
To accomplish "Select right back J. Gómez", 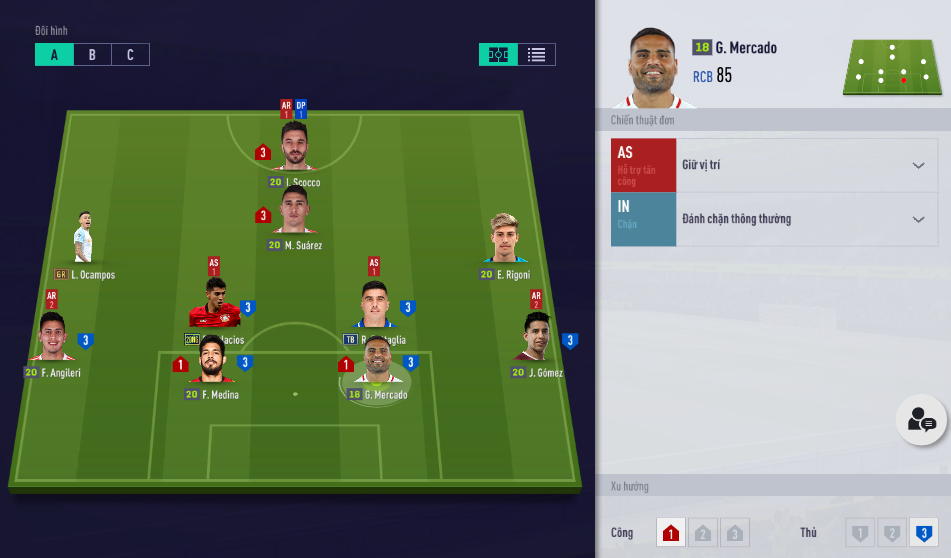I will (x=537, y=340).
